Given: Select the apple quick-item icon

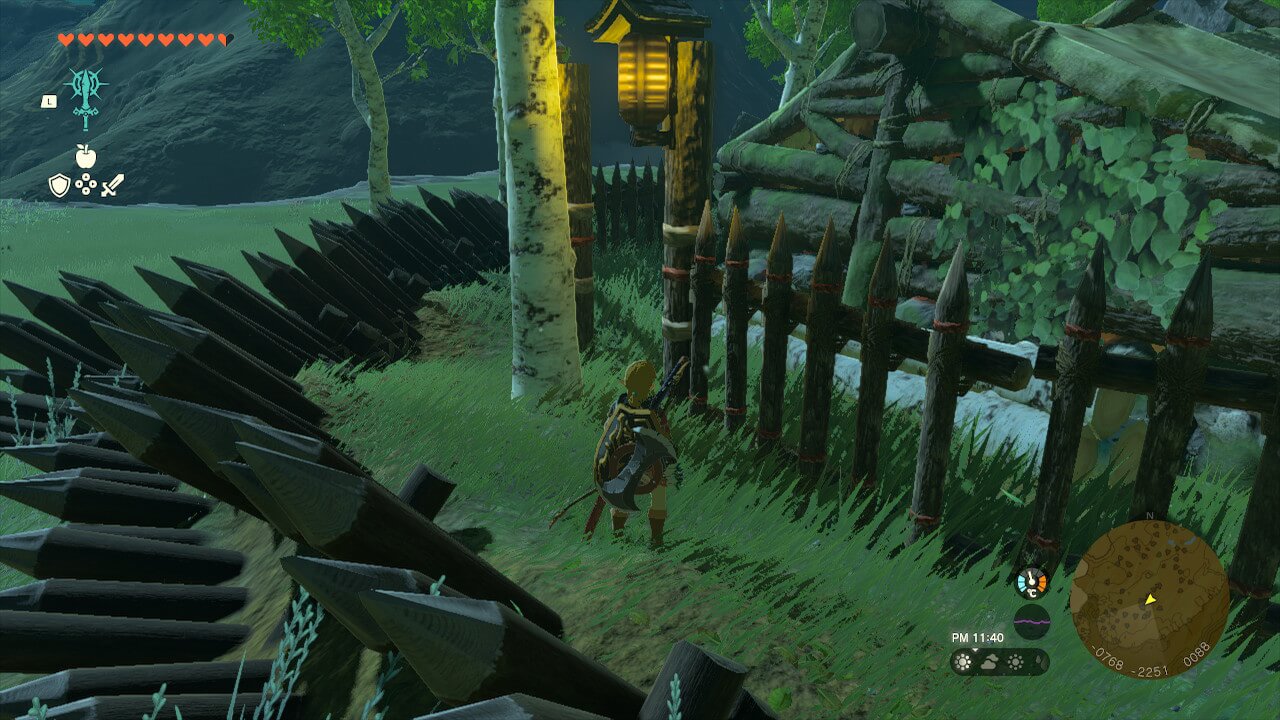Looking at the screenshot, I should (86, 156).
